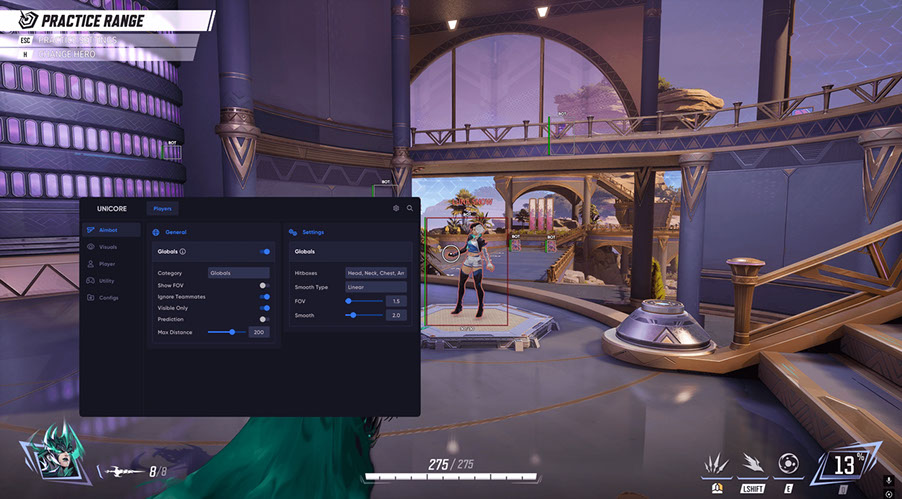Screen dimensions: 902x499
Task: Open the Aimbot section in the sidebar
Action: [x=108, y=230]
